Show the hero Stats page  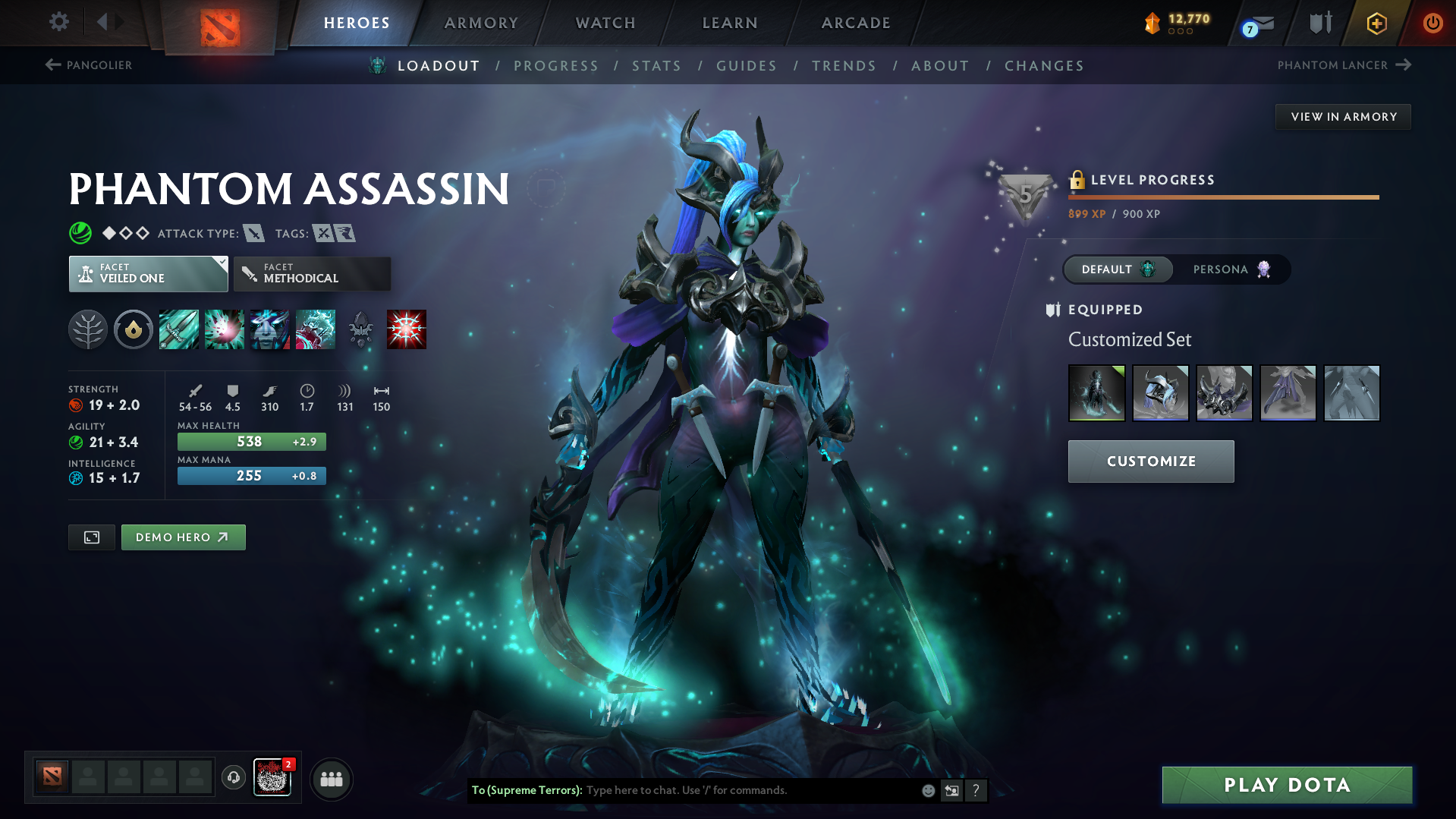pyautogui.click(x=656, y=66)
